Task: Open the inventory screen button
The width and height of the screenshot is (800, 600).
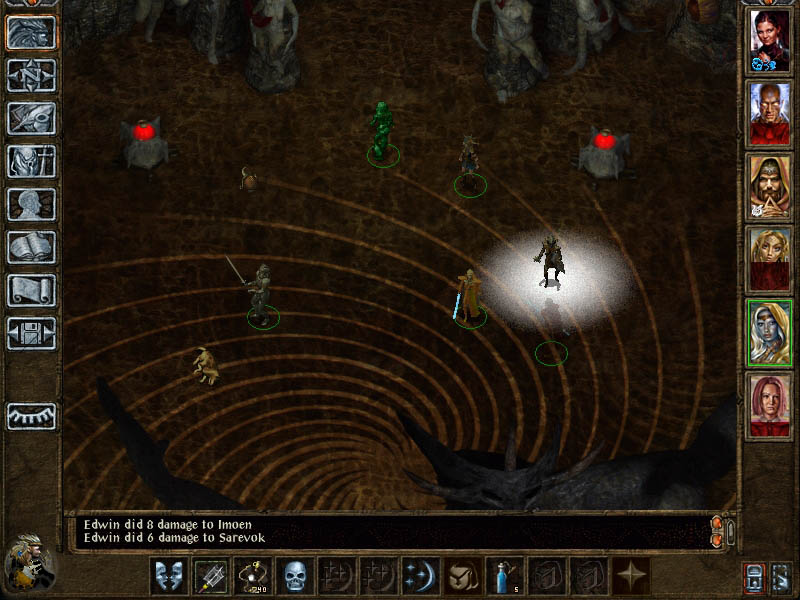Action: (31, 162)
